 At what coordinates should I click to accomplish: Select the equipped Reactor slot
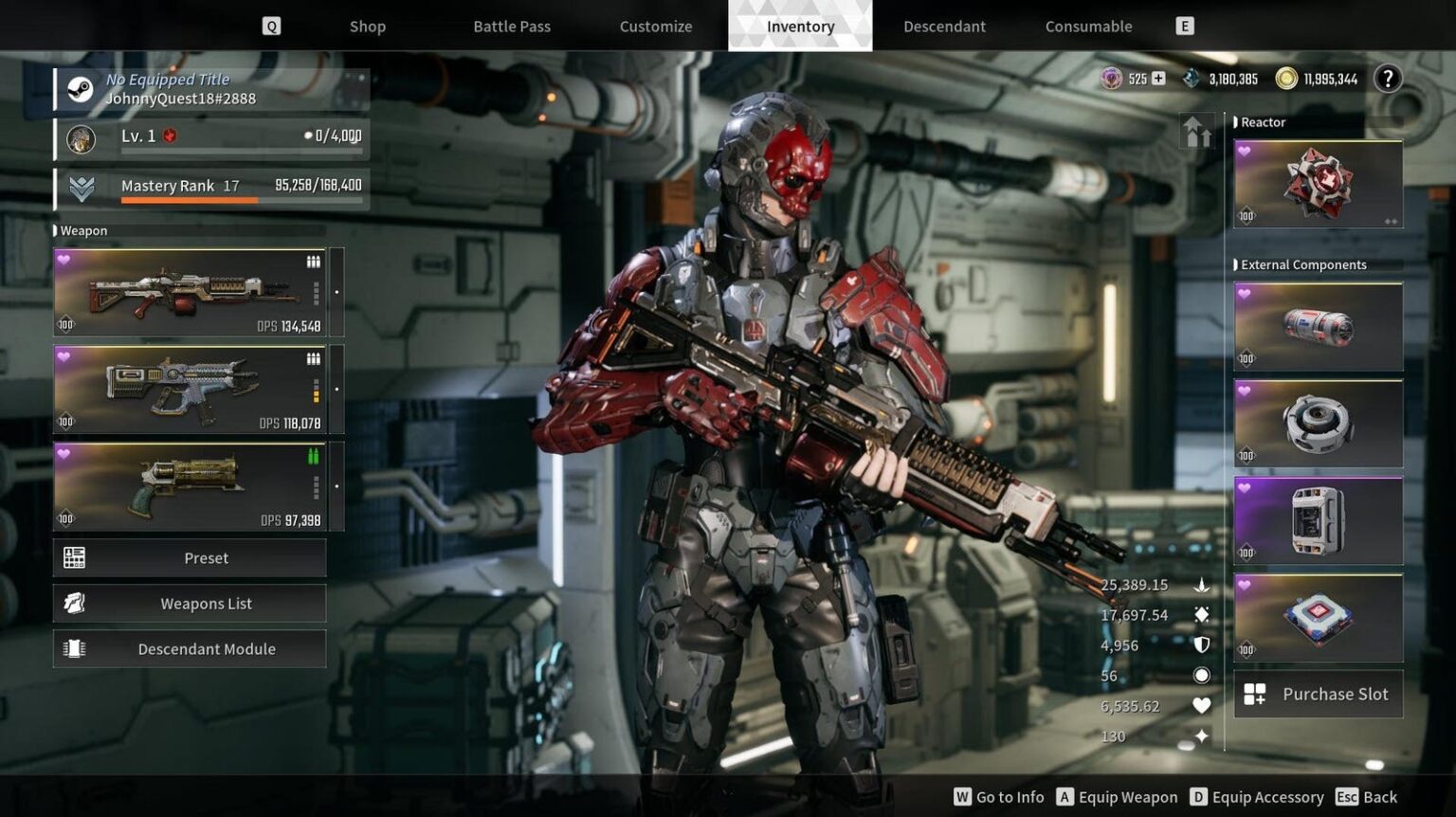(x=1318, y=184)
